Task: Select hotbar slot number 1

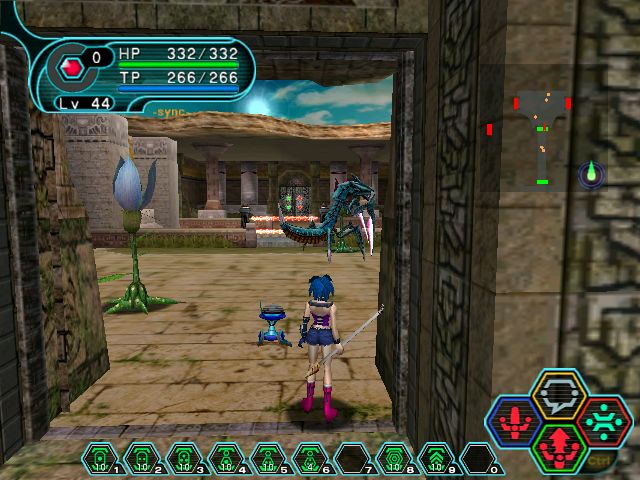Action: [101, 460]
